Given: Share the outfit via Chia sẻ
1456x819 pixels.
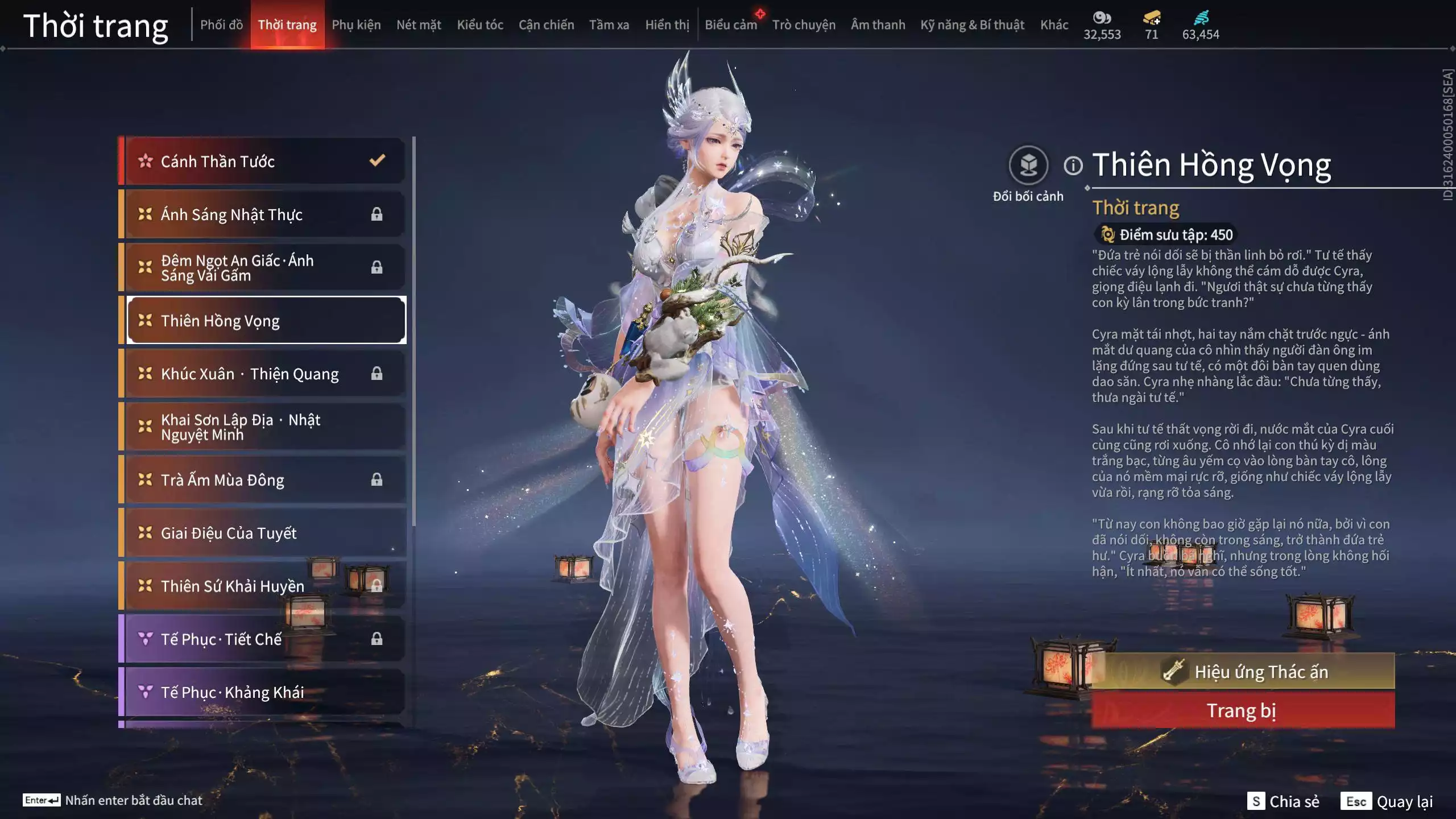Looking at the screenshot, I should (x=1283, y=801).
